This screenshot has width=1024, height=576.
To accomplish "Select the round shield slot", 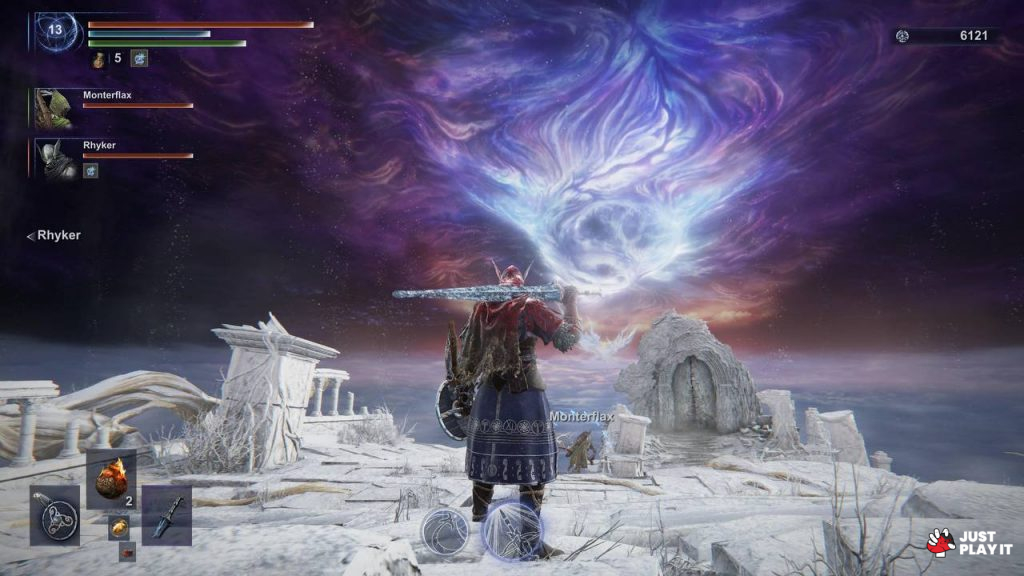I will (x=55, y=515).
